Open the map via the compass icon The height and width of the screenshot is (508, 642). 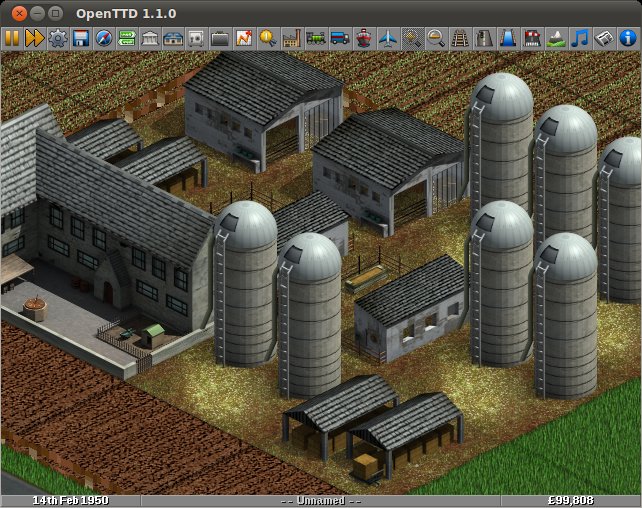pos(103,38)
